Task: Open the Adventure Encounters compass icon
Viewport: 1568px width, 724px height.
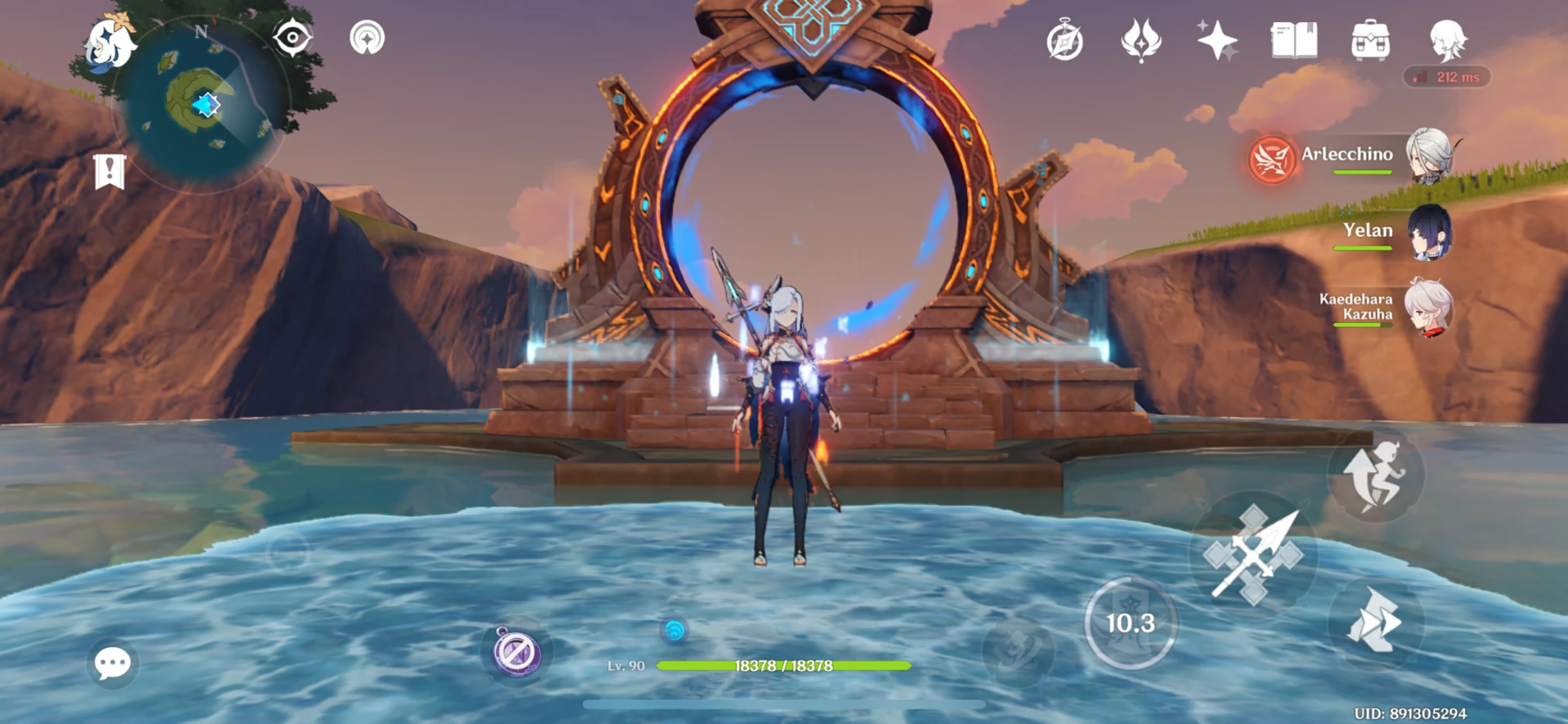Action: 1066,38
